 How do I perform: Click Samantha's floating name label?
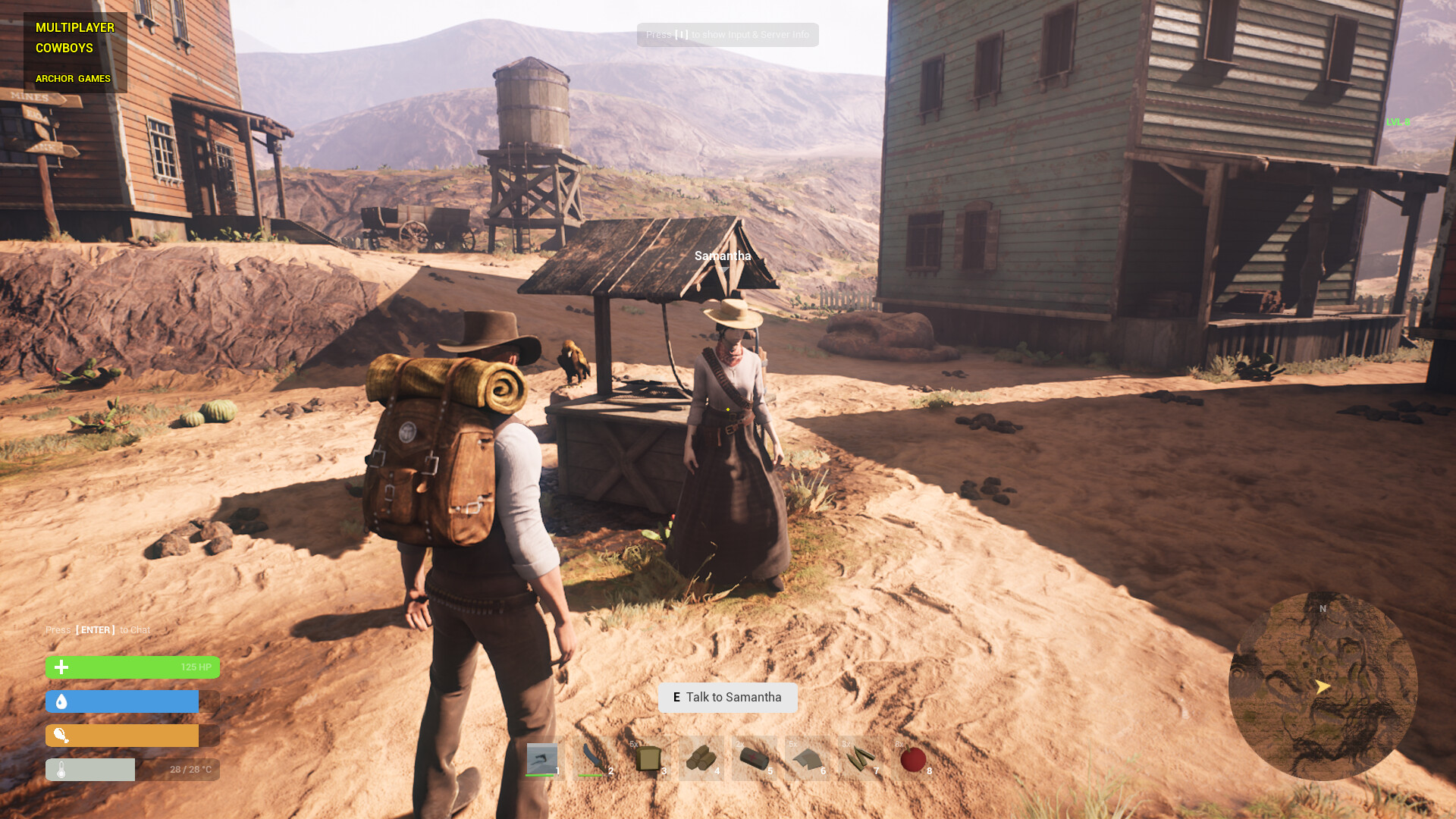[x=722, y=256]
